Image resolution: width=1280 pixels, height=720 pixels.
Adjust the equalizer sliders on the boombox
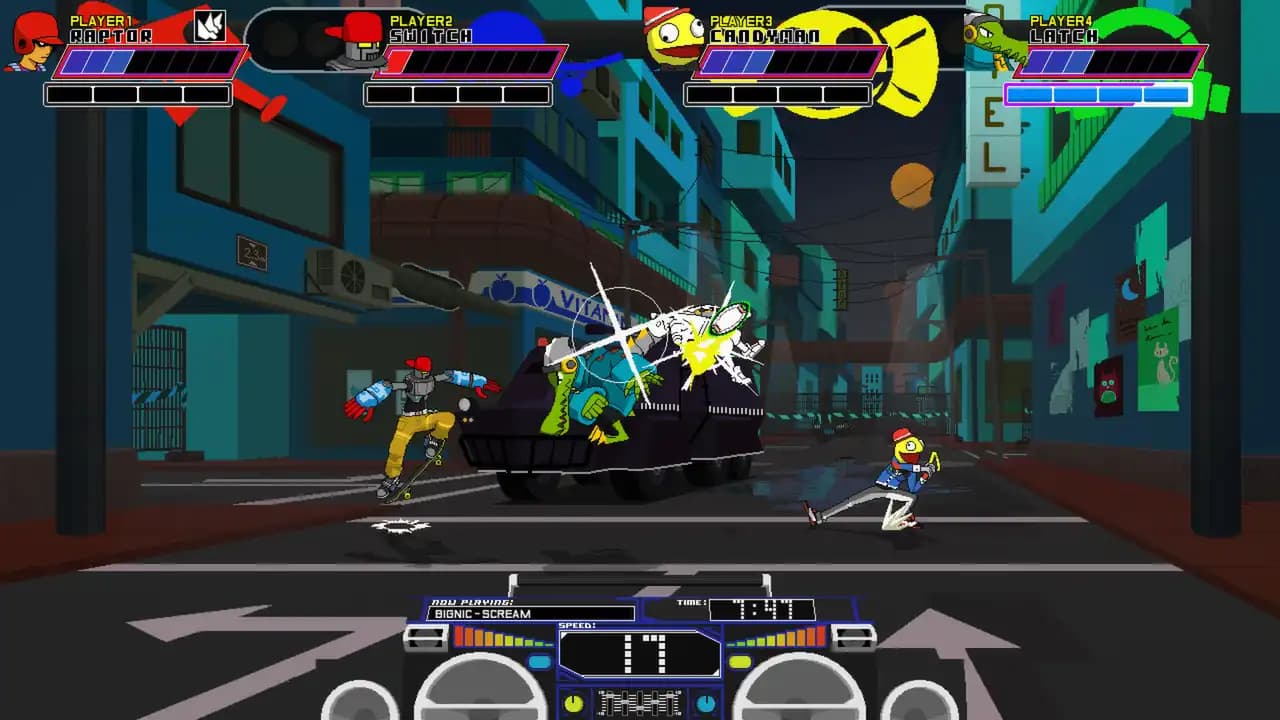tap(638, 704)
